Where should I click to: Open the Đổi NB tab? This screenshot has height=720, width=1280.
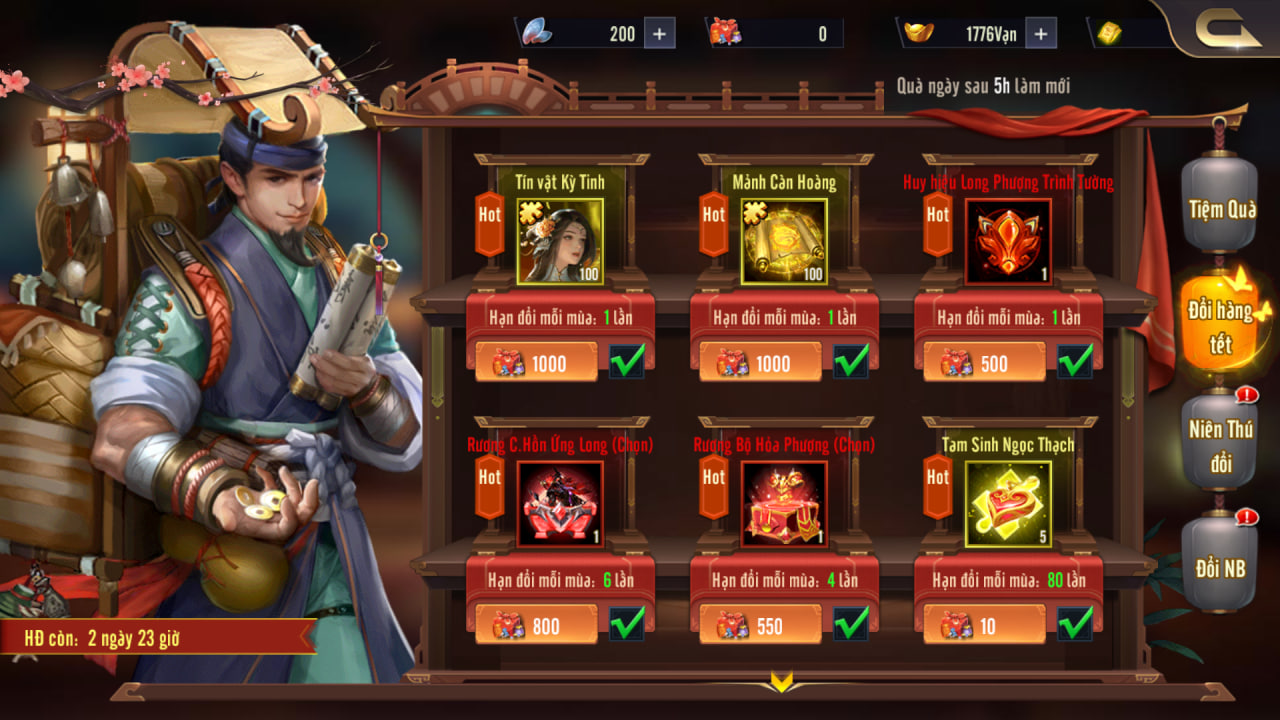[x=1220, y=567]
